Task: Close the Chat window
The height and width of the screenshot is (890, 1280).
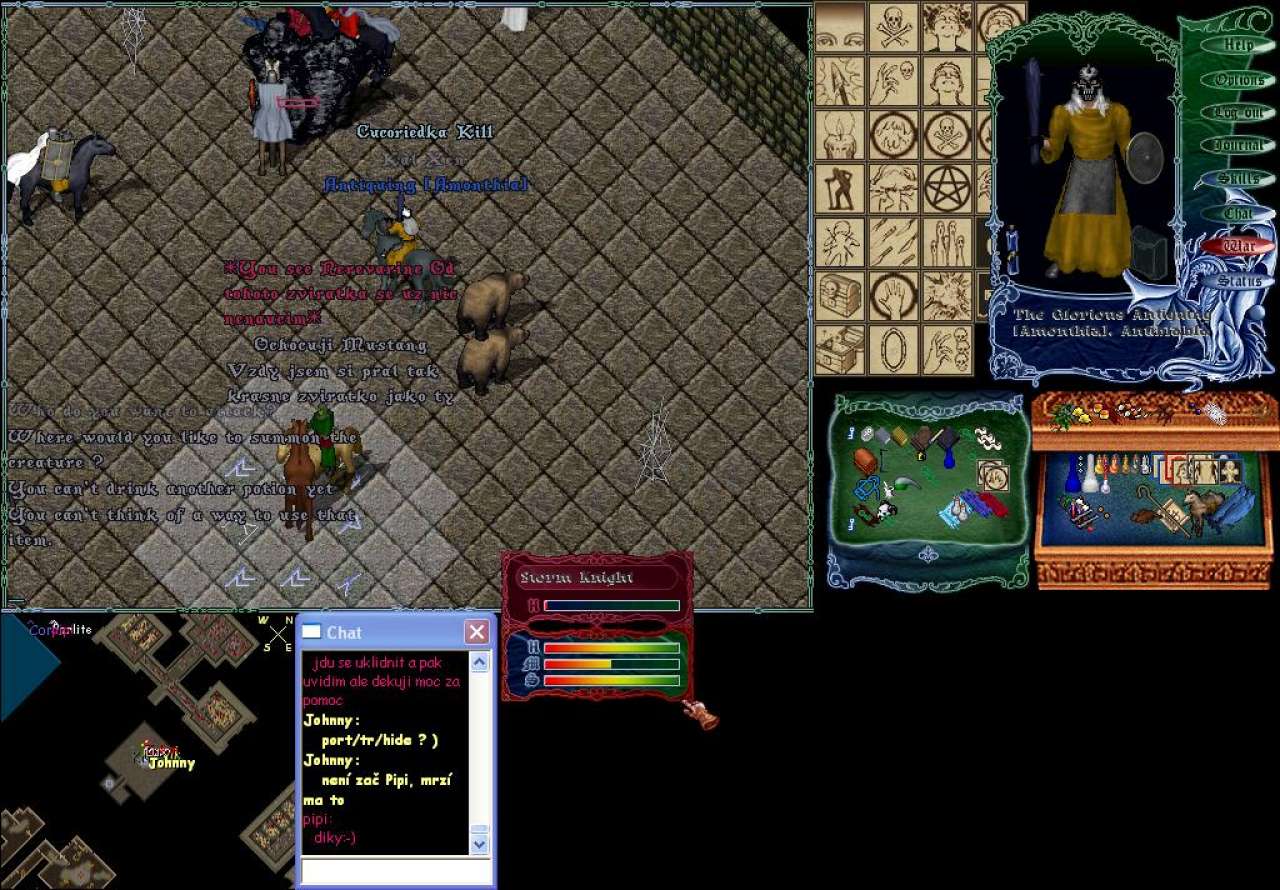Action: tap(477, 632)
